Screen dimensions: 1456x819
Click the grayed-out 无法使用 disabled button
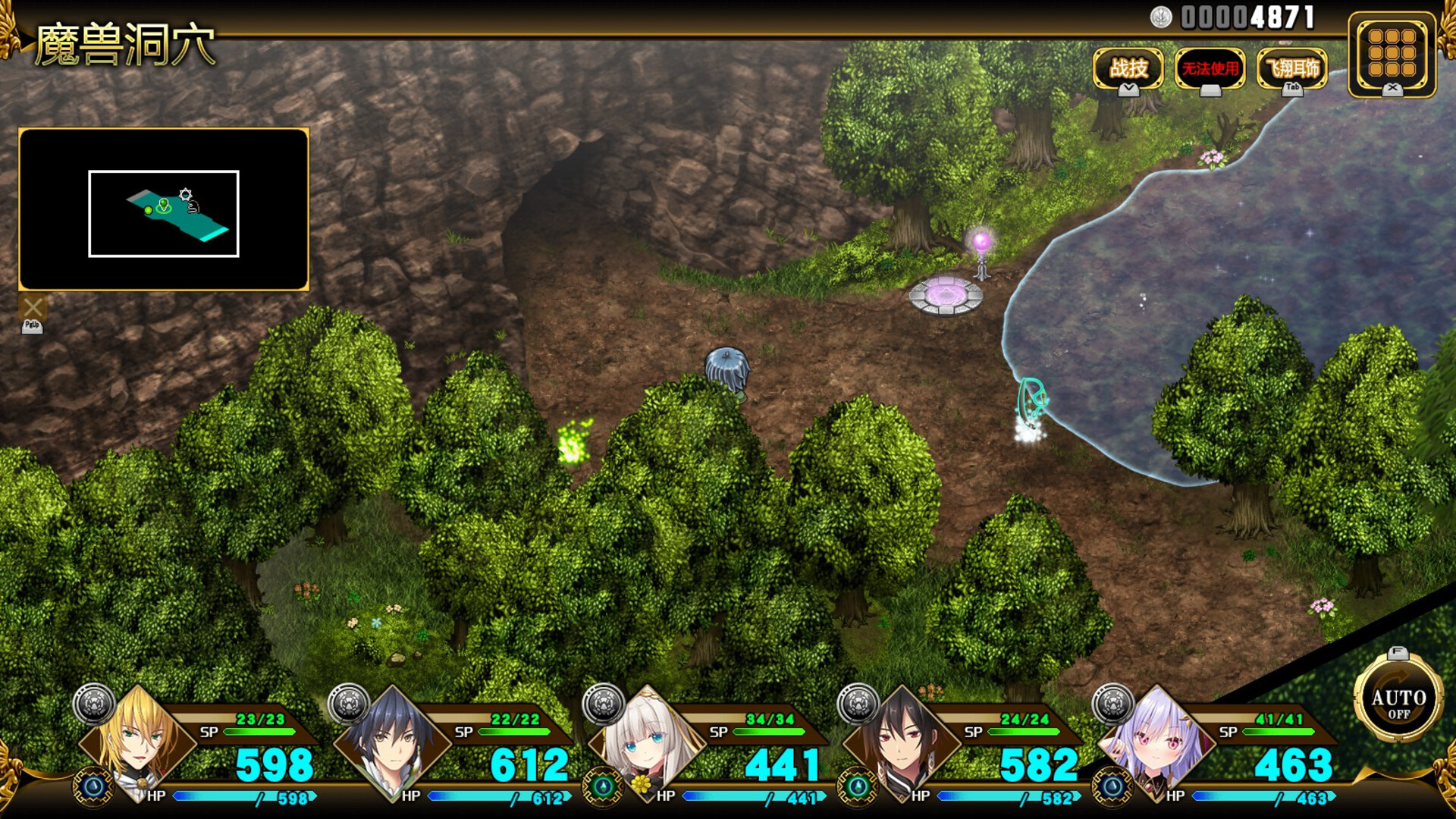click(1210, 68)
